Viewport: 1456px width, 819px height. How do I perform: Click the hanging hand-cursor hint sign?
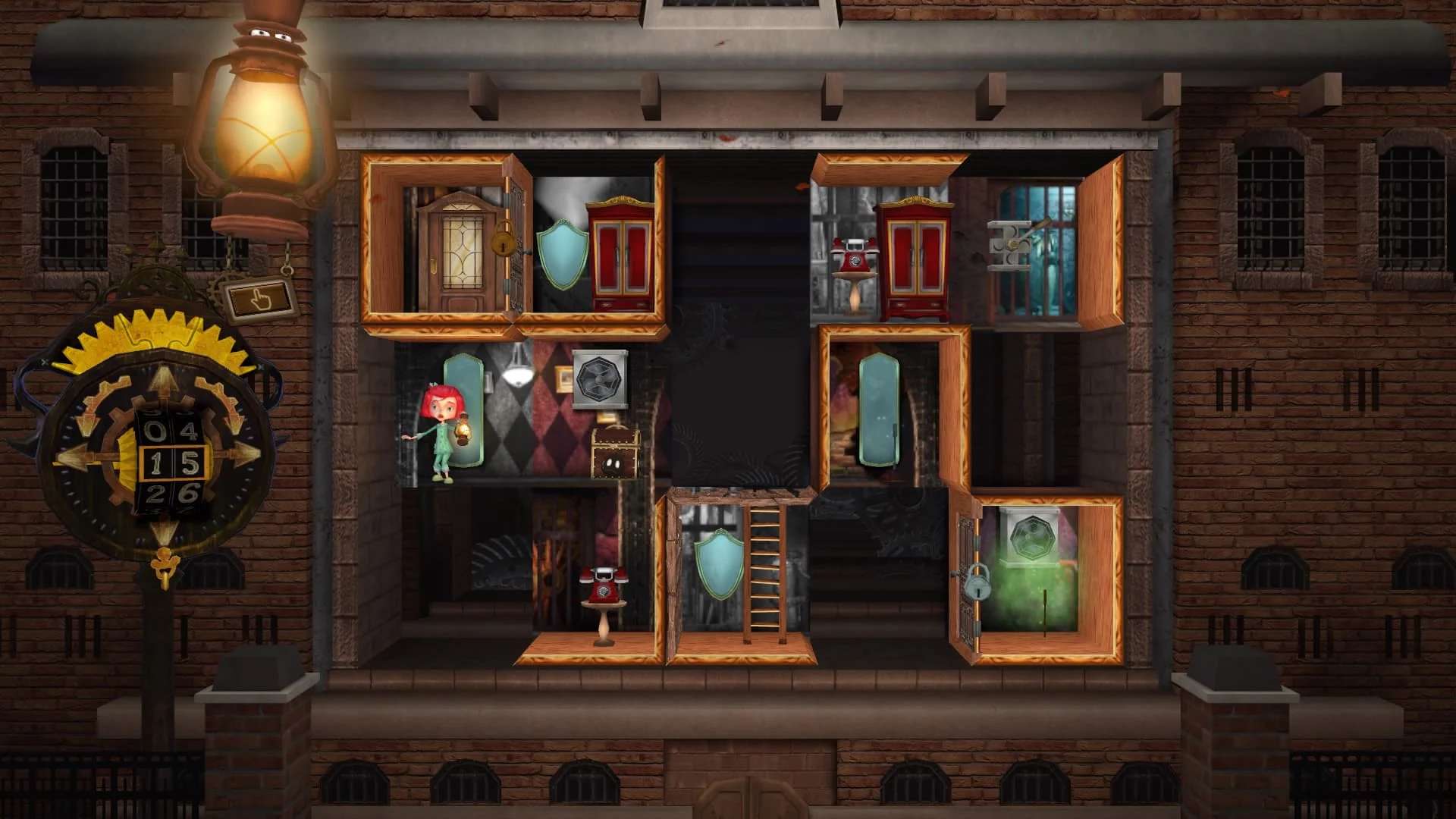[x=261, y=298]
